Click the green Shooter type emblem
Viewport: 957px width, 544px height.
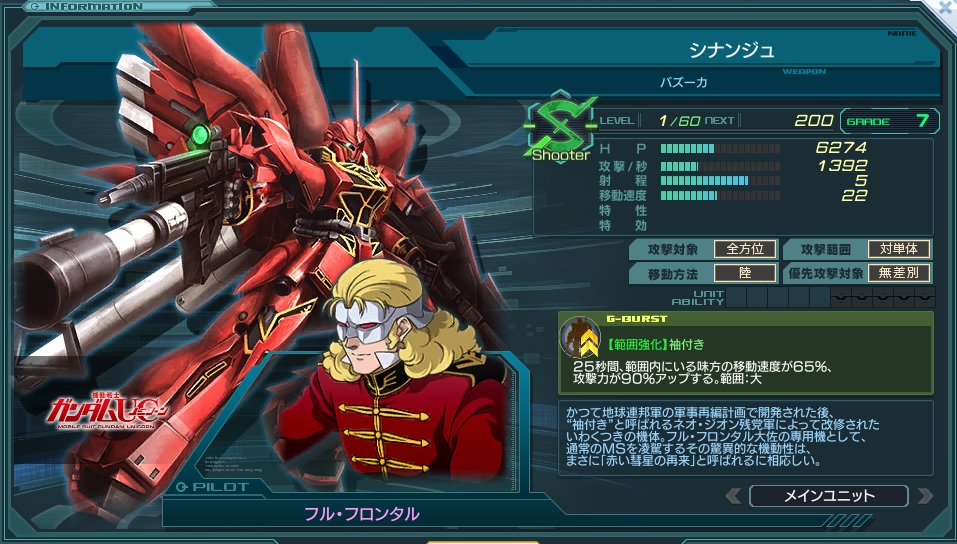[560, 126]
